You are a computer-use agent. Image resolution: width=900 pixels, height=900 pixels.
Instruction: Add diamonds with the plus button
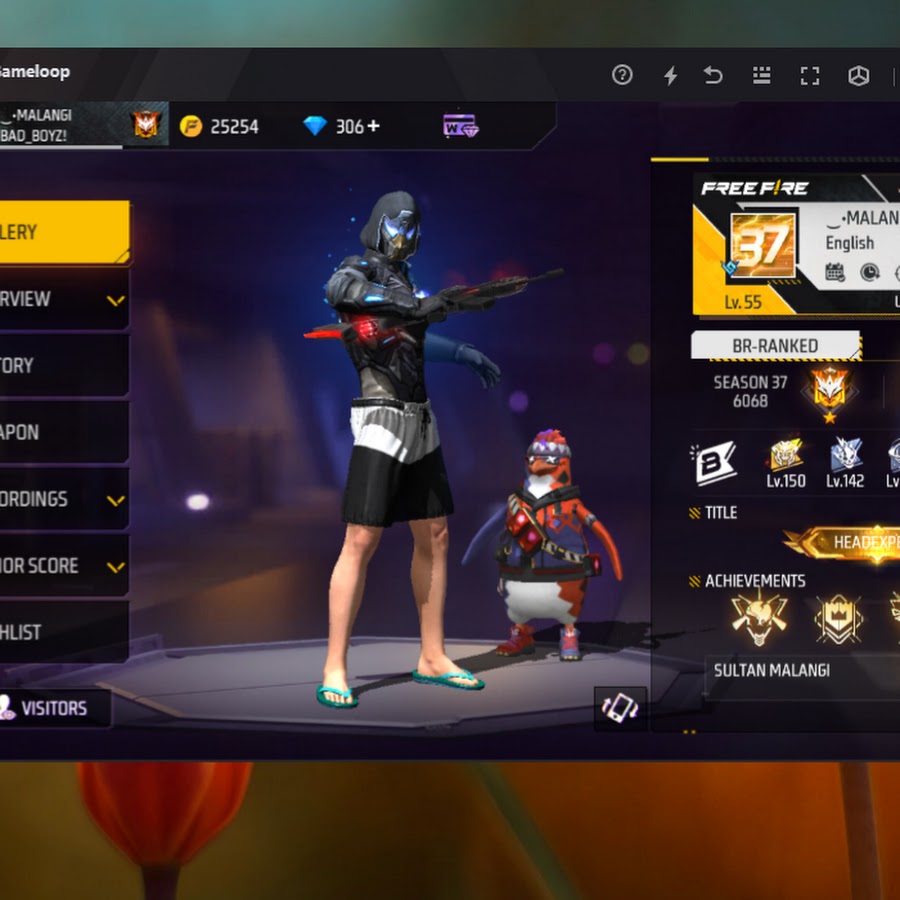click(x=374, y=126)
